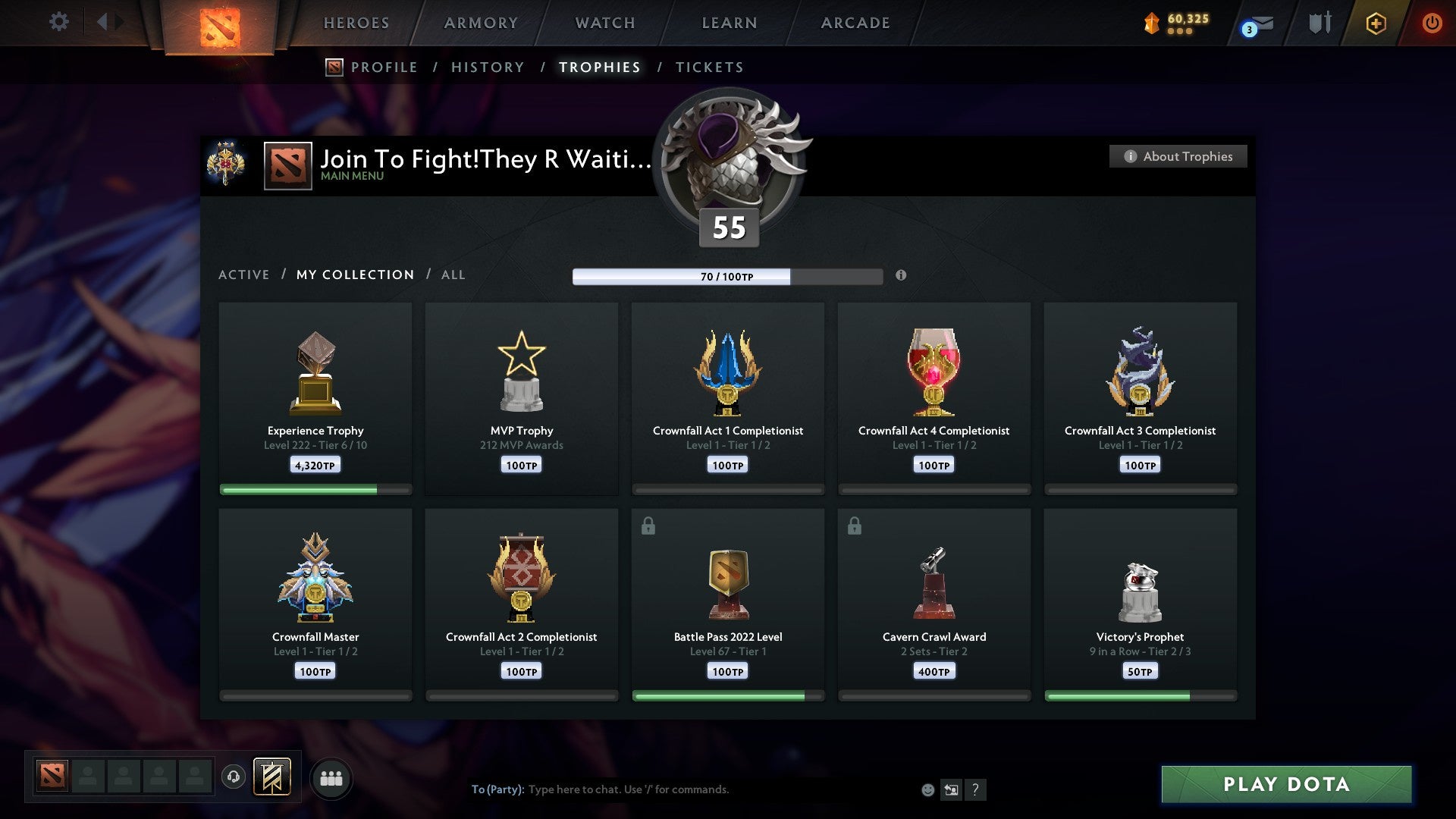Switch to the ACTIVE trophy filter
This screenshot has width=1456, height=819.
(x=244, y=275)
